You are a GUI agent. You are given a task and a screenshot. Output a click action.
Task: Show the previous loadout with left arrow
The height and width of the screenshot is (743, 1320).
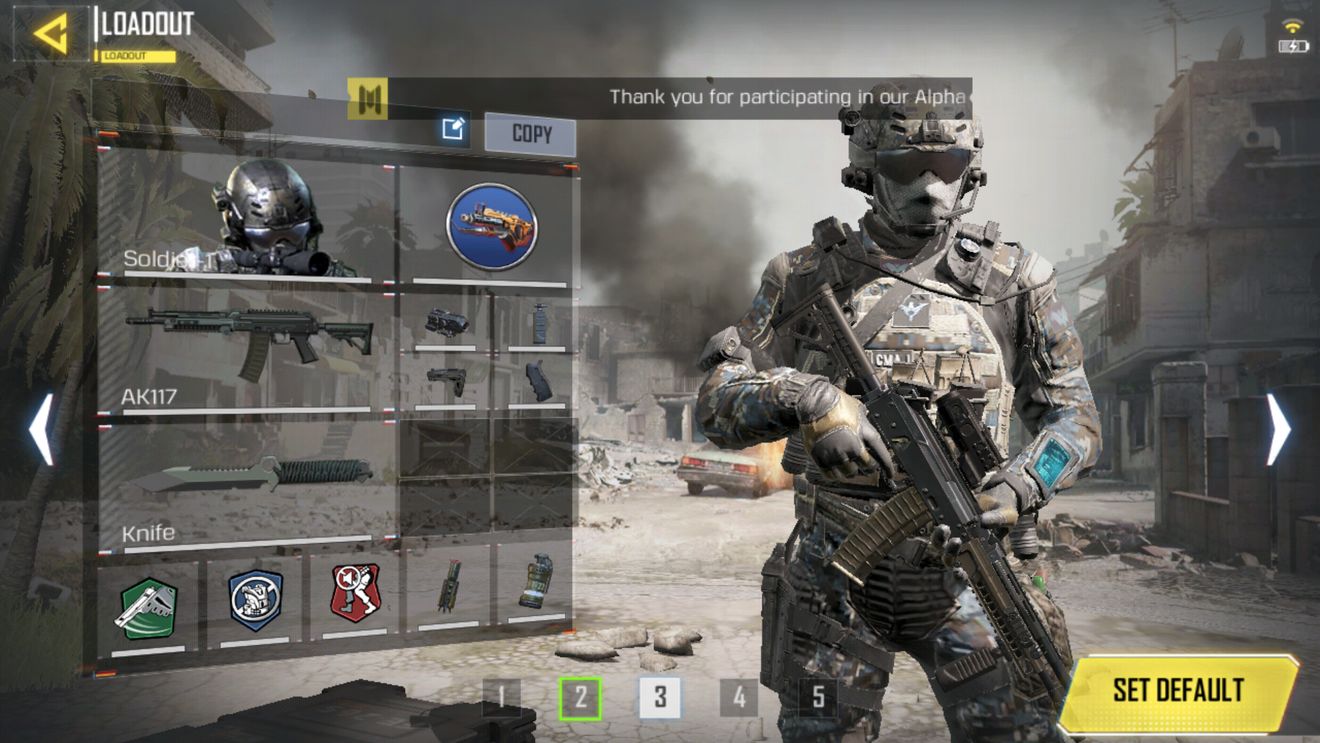41,429
